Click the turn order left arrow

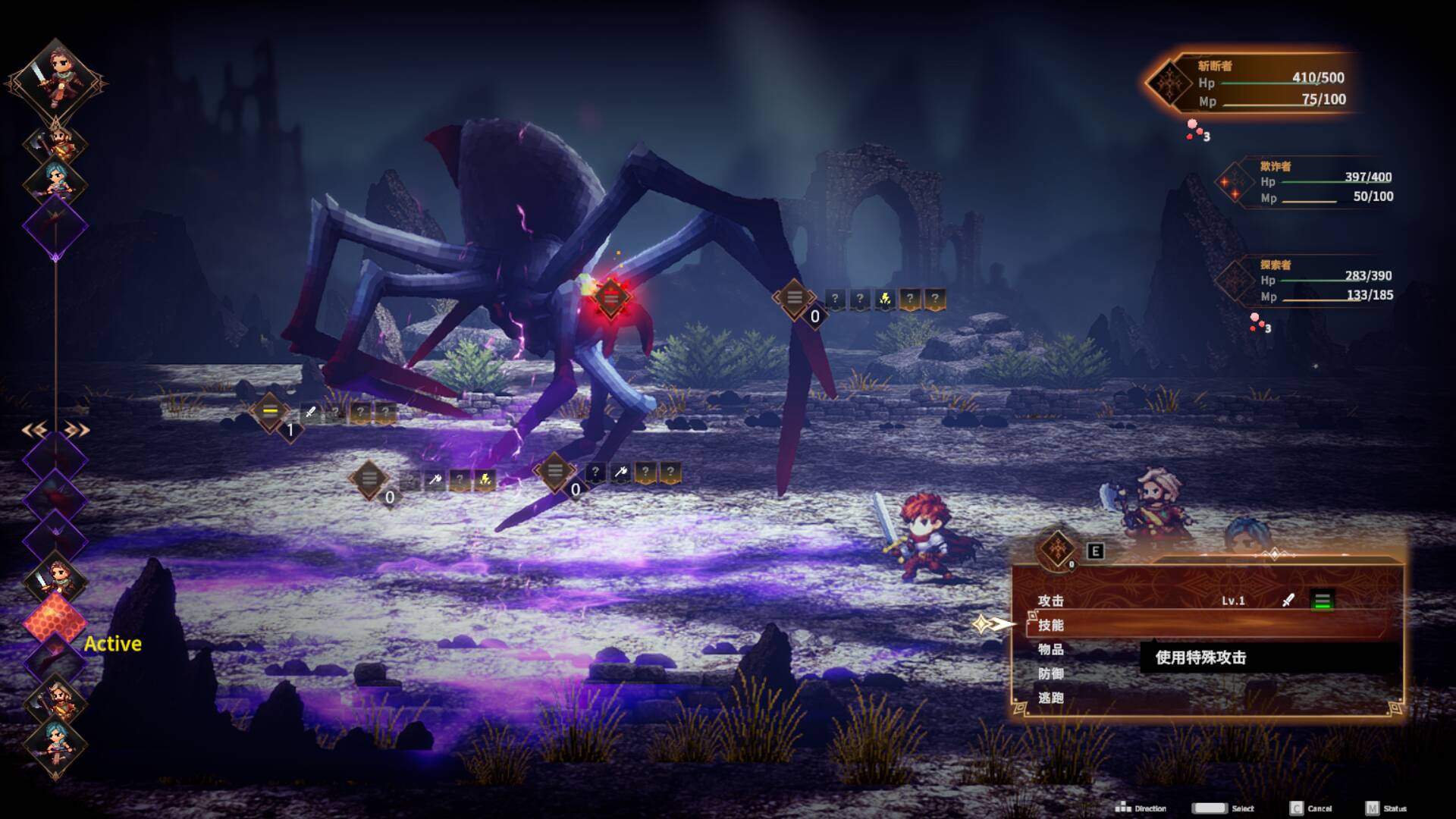click(35, 431)
